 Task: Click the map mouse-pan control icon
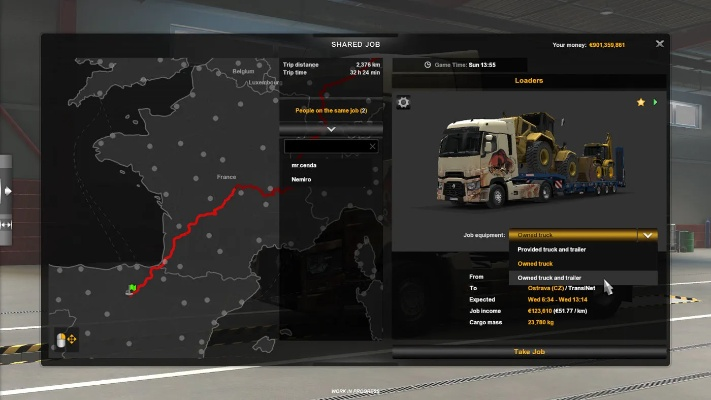[66, 340]
